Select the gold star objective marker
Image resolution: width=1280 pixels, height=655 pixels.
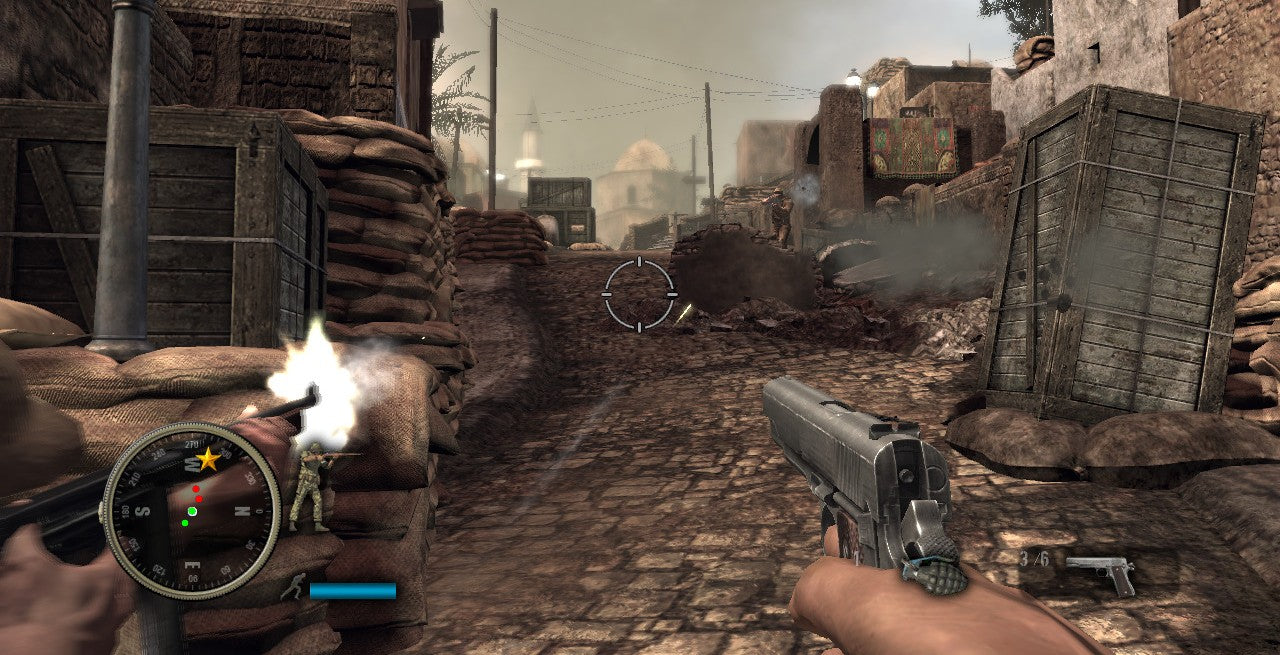tap(208, 459)
